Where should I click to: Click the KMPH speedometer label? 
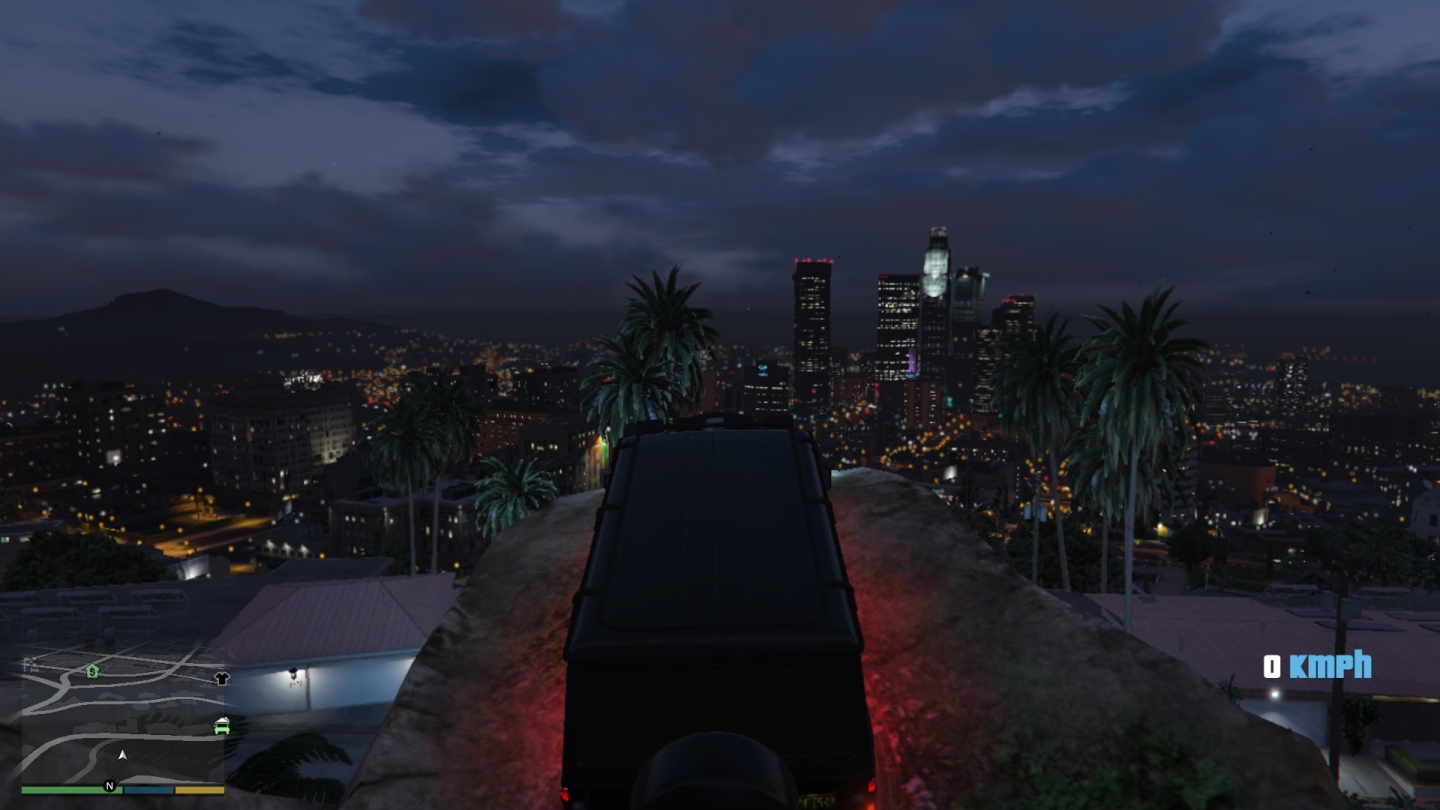click(x=1330, y=666)
